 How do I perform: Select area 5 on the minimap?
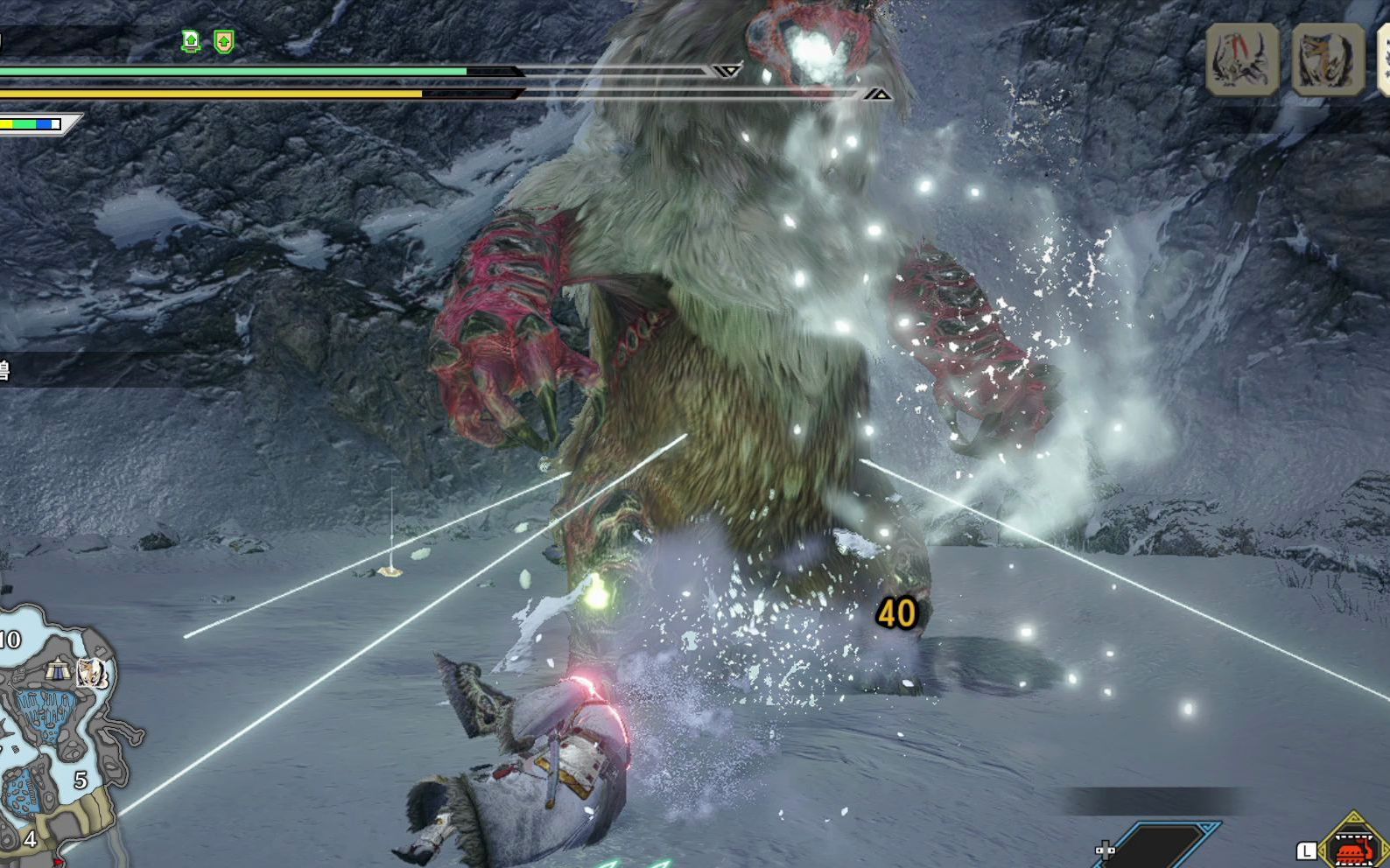(81, 780)
